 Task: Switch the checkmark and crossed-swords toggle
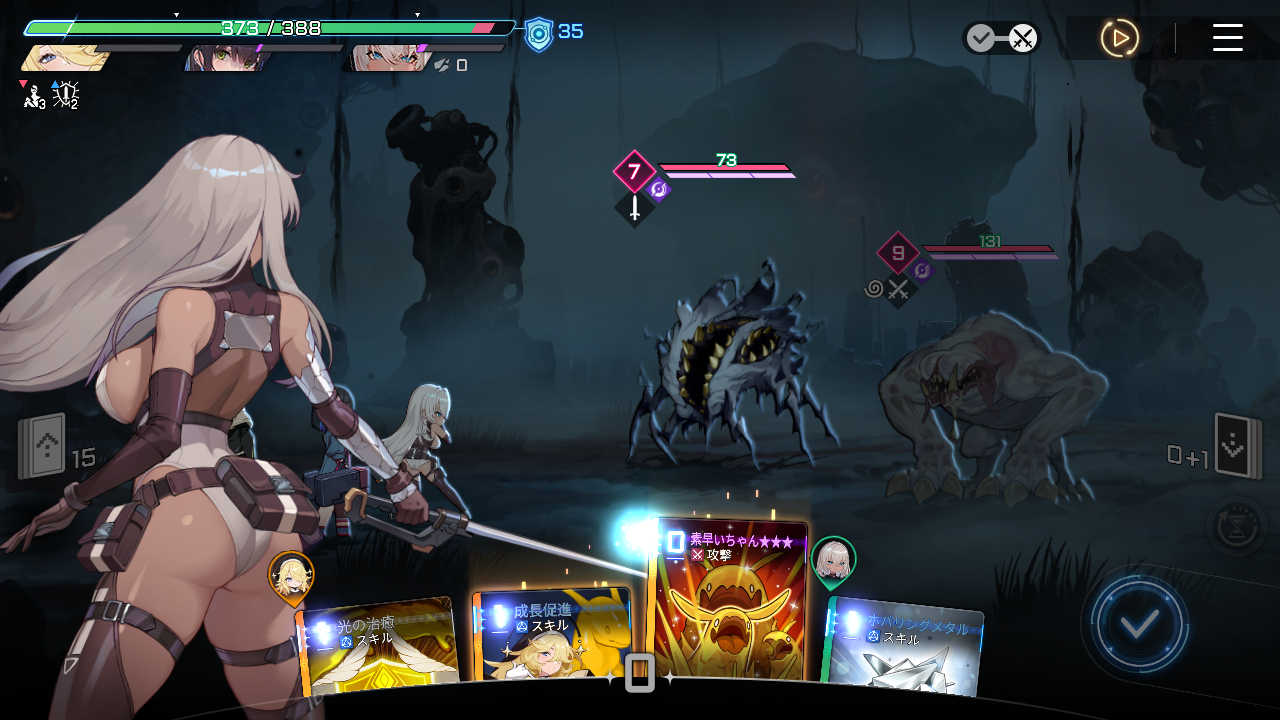click(x=1001, y=38)
